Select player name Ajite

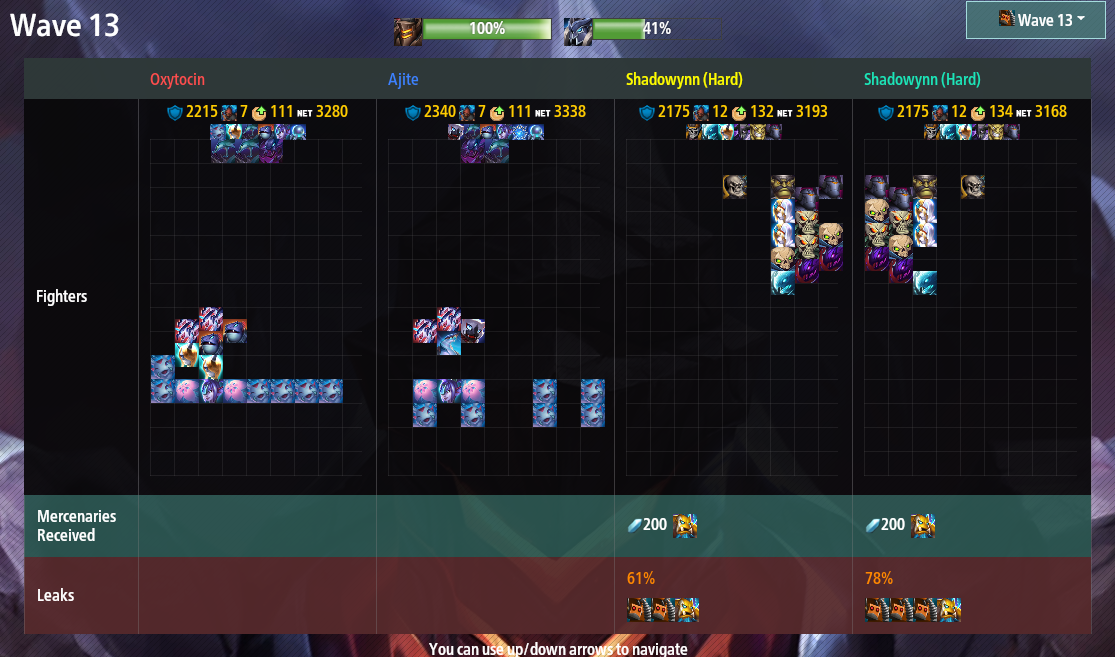point(403,79)
